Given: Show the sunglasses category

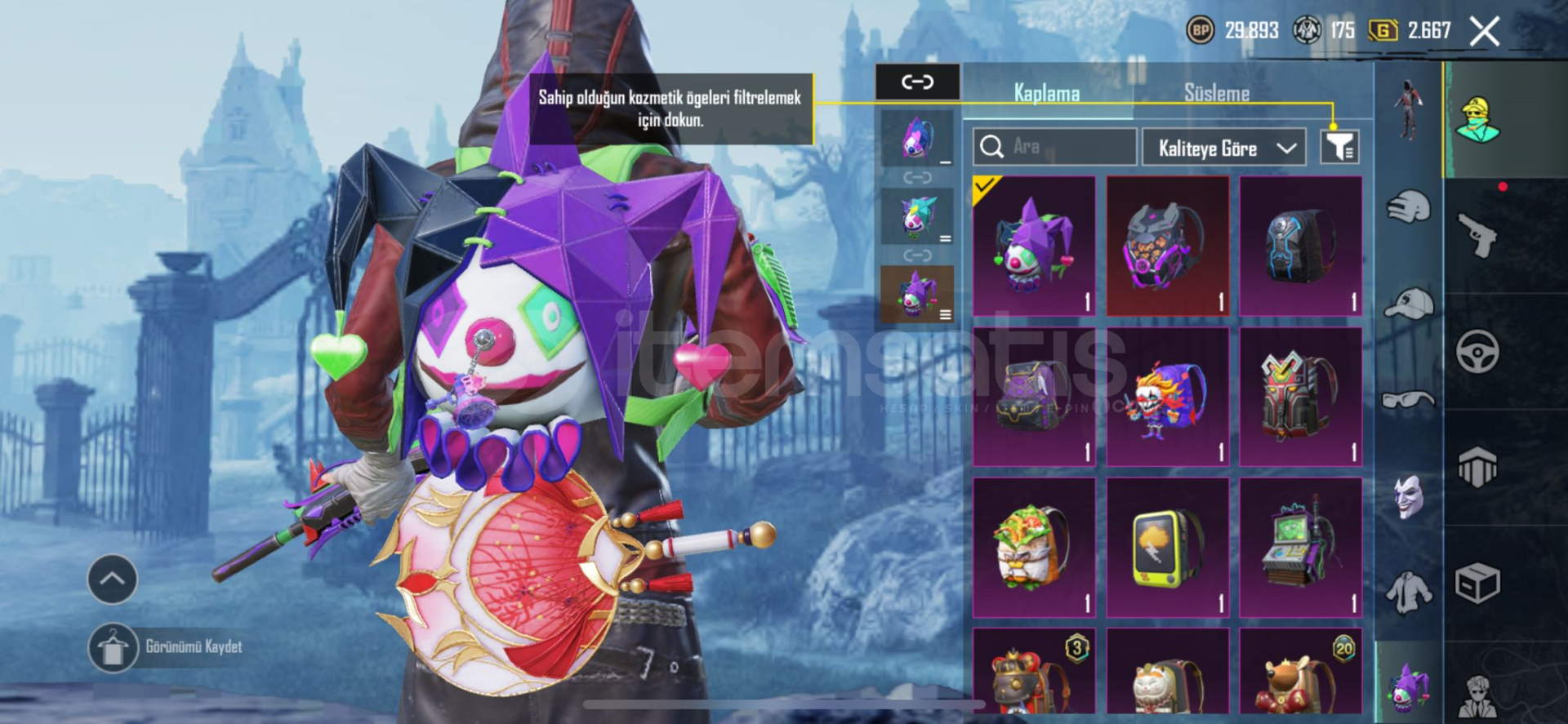Looking at the screenshot, I should tap(1409, 400).
